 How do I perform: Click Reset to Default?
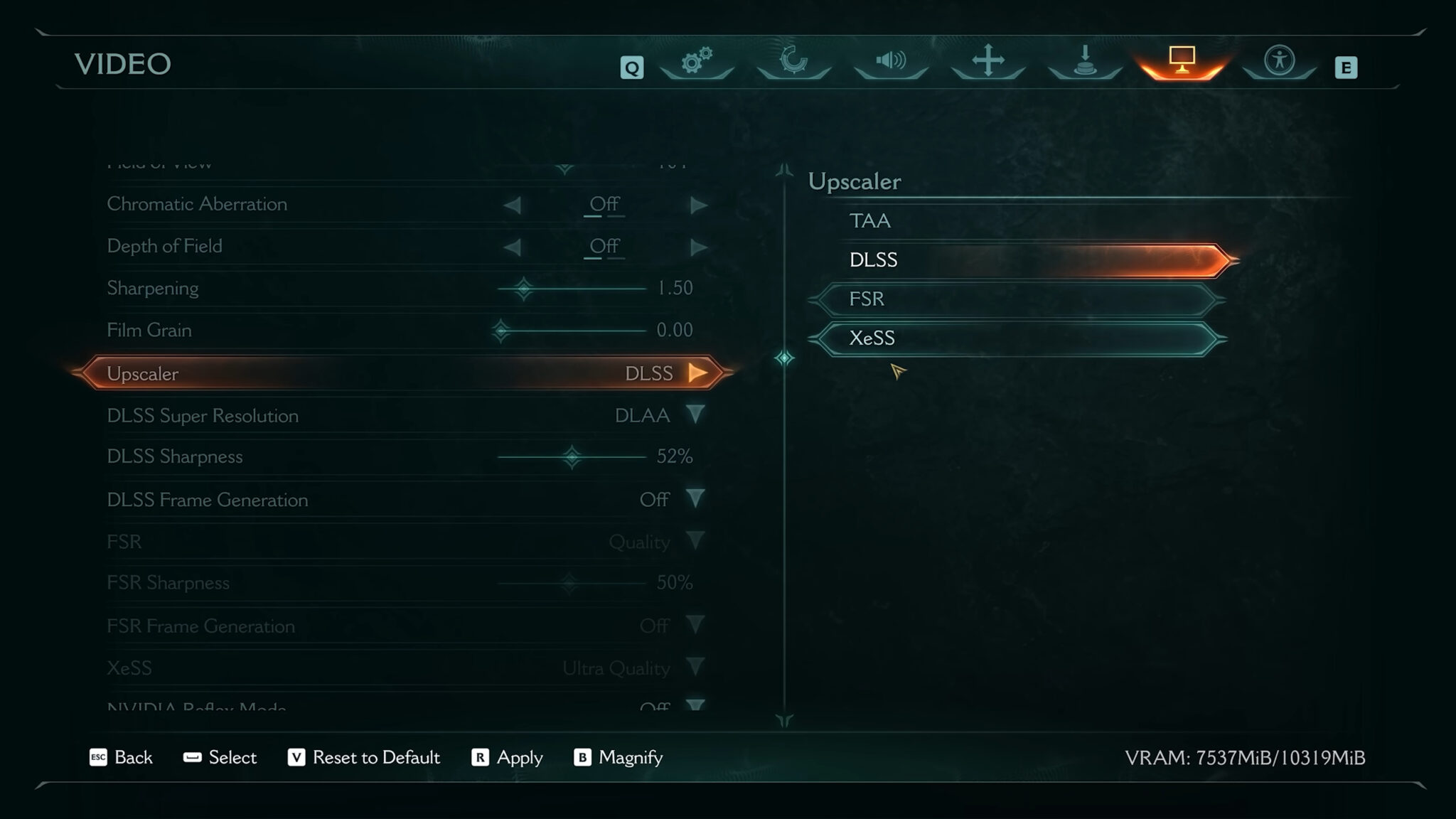(x=376, y=758)
